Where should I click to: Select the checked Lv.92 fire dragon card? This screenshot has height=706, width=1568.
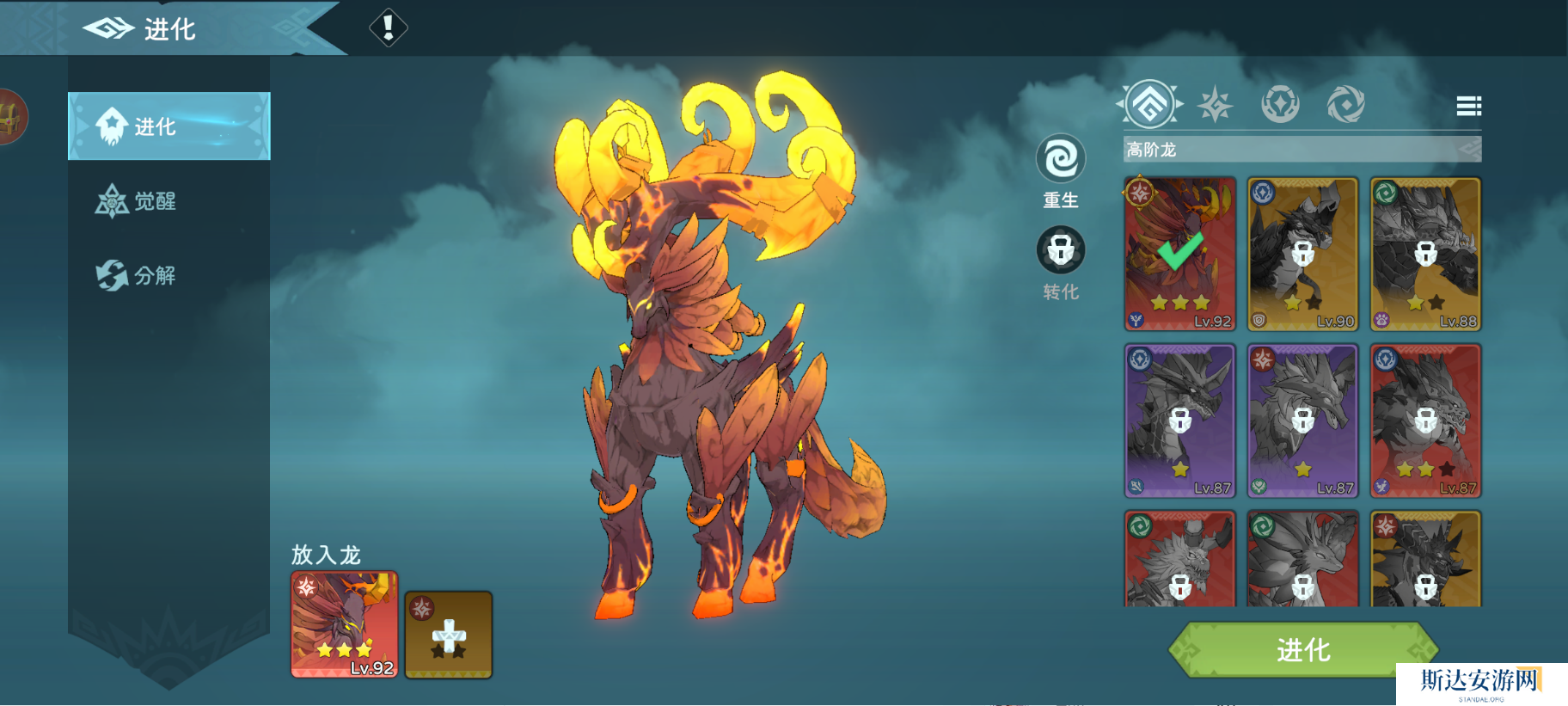[1179, 254]
